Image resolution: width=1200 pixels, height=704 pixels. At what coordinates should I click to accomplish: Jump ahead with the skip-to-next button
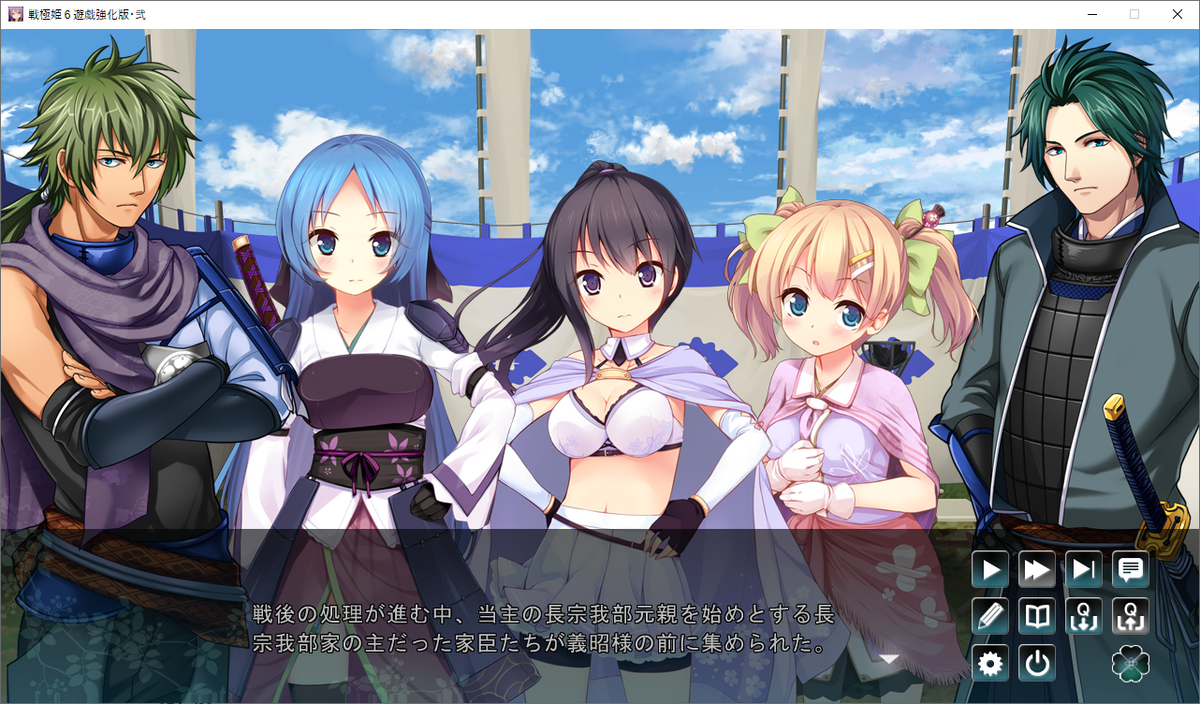(x=1084, y=570)
